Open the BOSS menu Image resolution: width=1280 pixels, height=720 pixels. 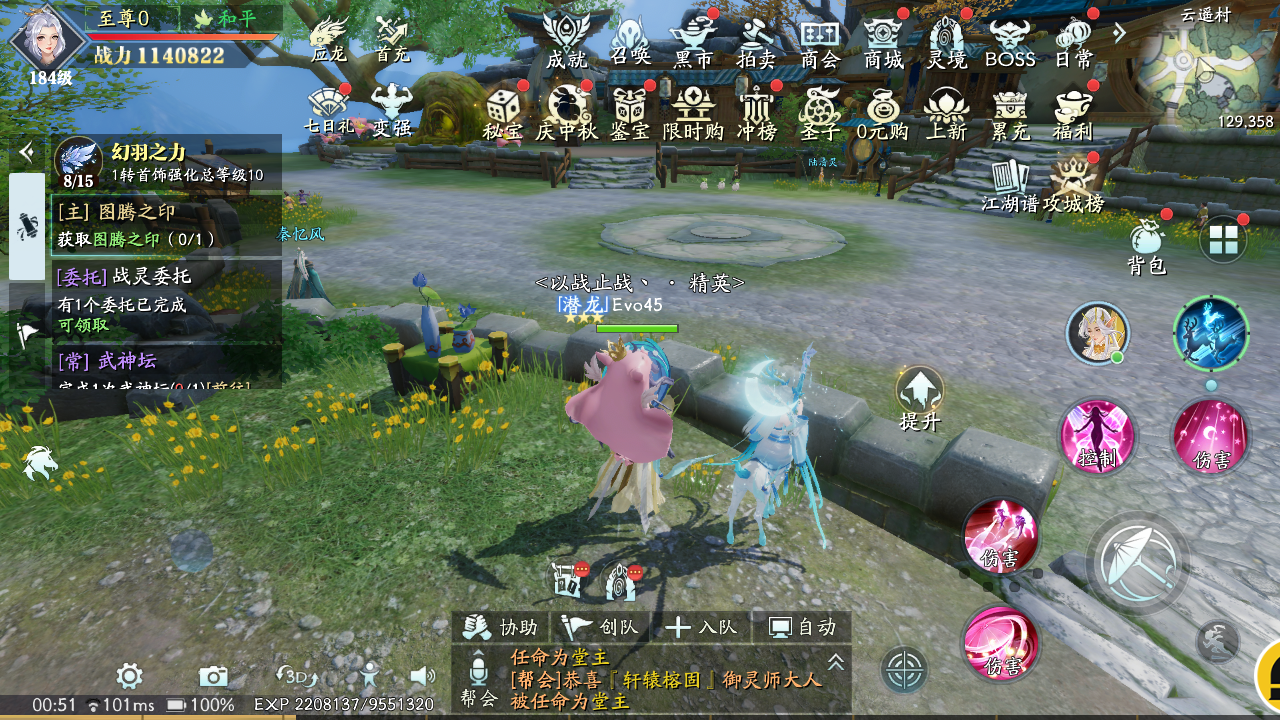coord(1010,40)
